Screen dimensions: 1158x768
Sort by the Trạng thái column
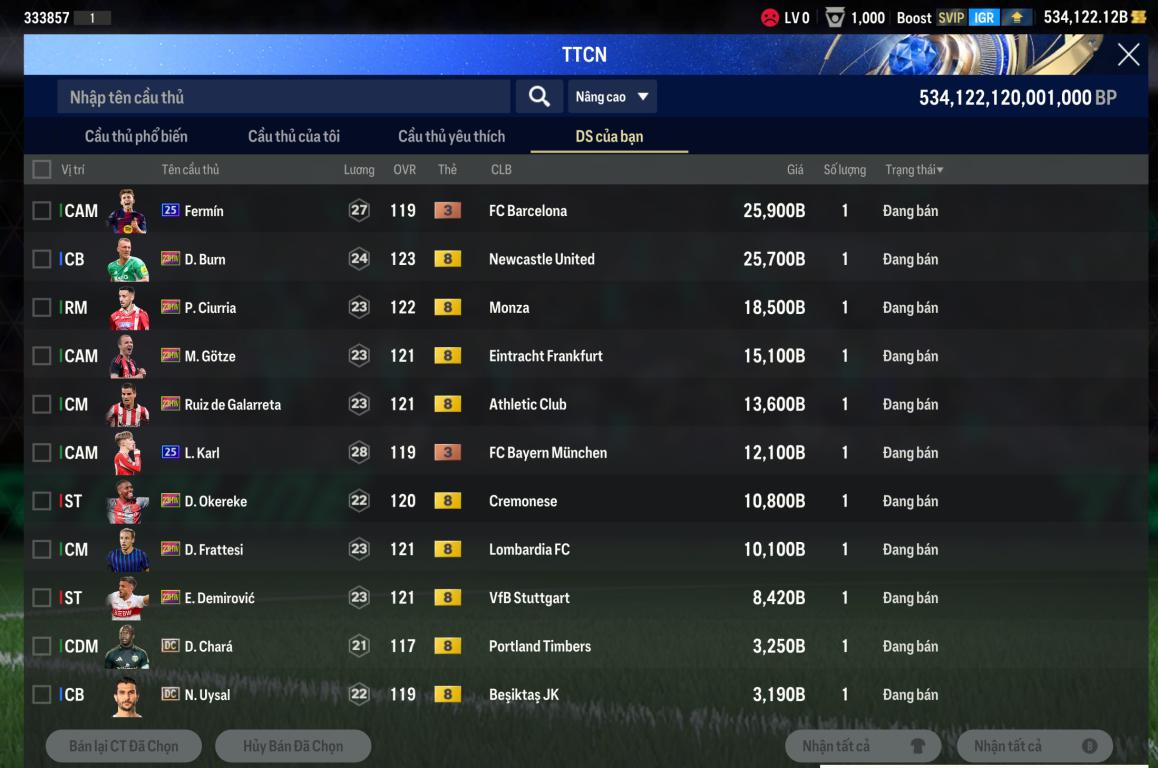tap(914, 170)
